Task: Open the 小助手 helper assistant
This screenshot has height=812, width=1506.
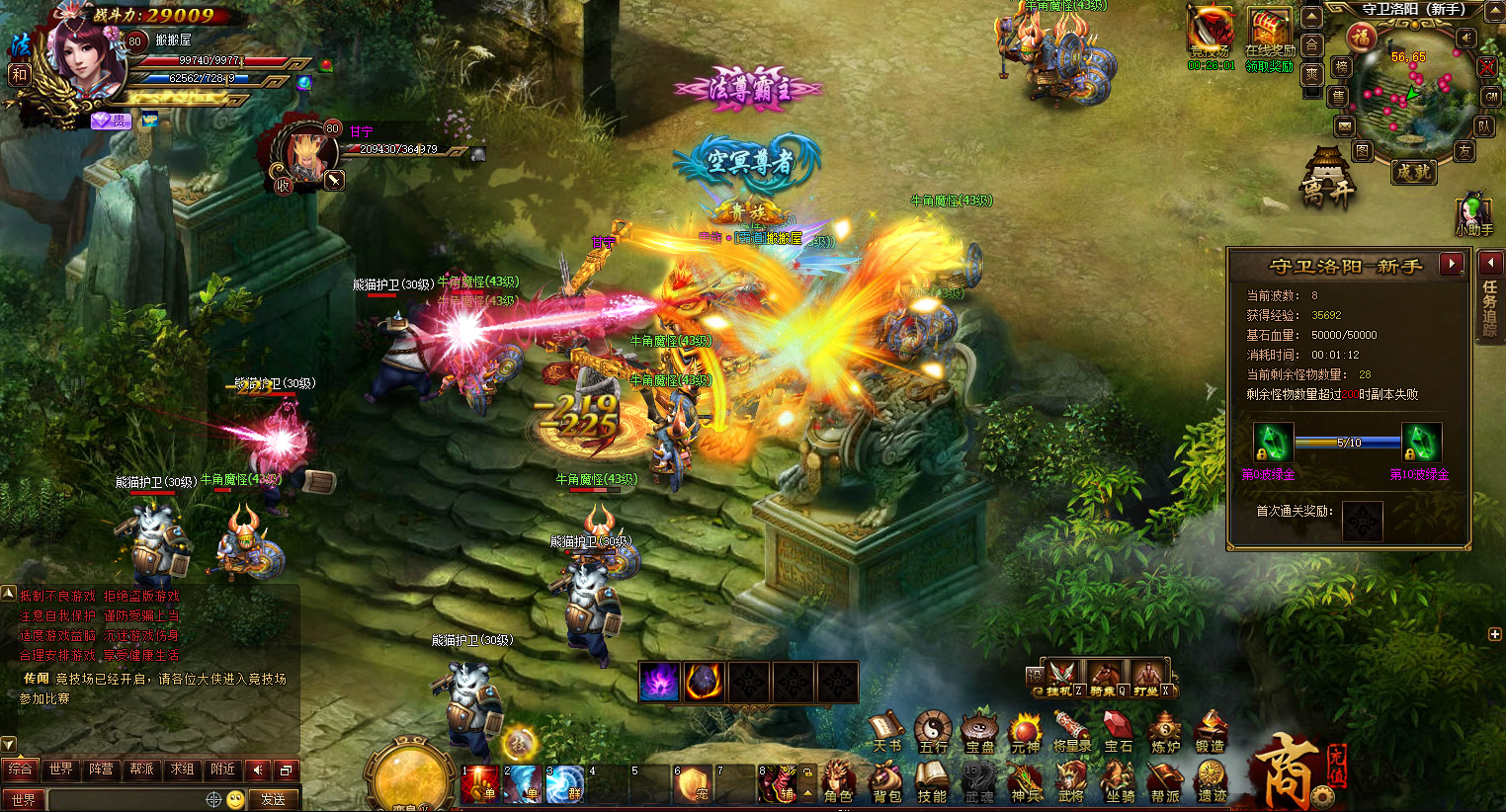Action: tap(1473, 213)
